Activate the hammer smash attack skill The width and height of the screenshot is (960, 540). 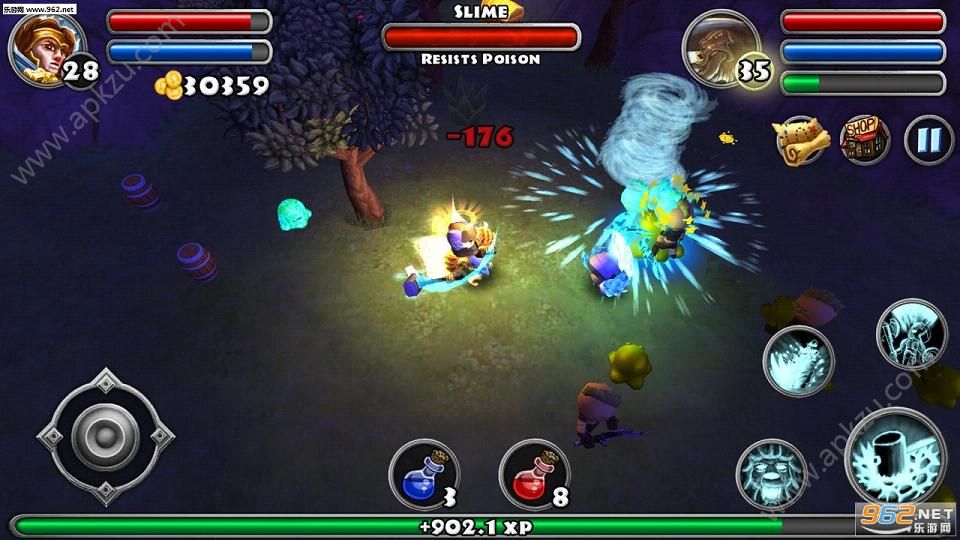(x=895, y=458)
